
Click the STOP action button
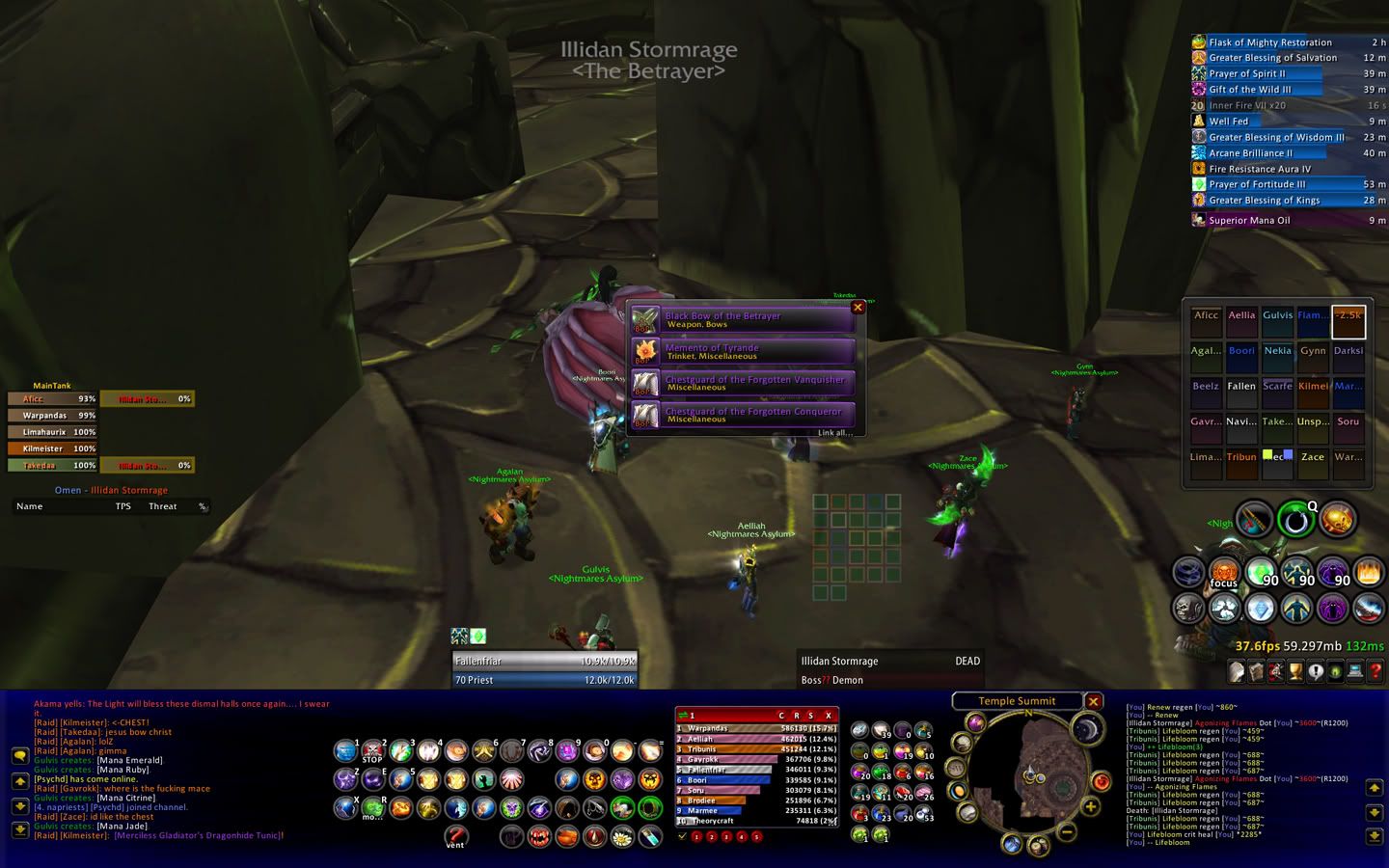pyautogui.click(x=373, y=750)
